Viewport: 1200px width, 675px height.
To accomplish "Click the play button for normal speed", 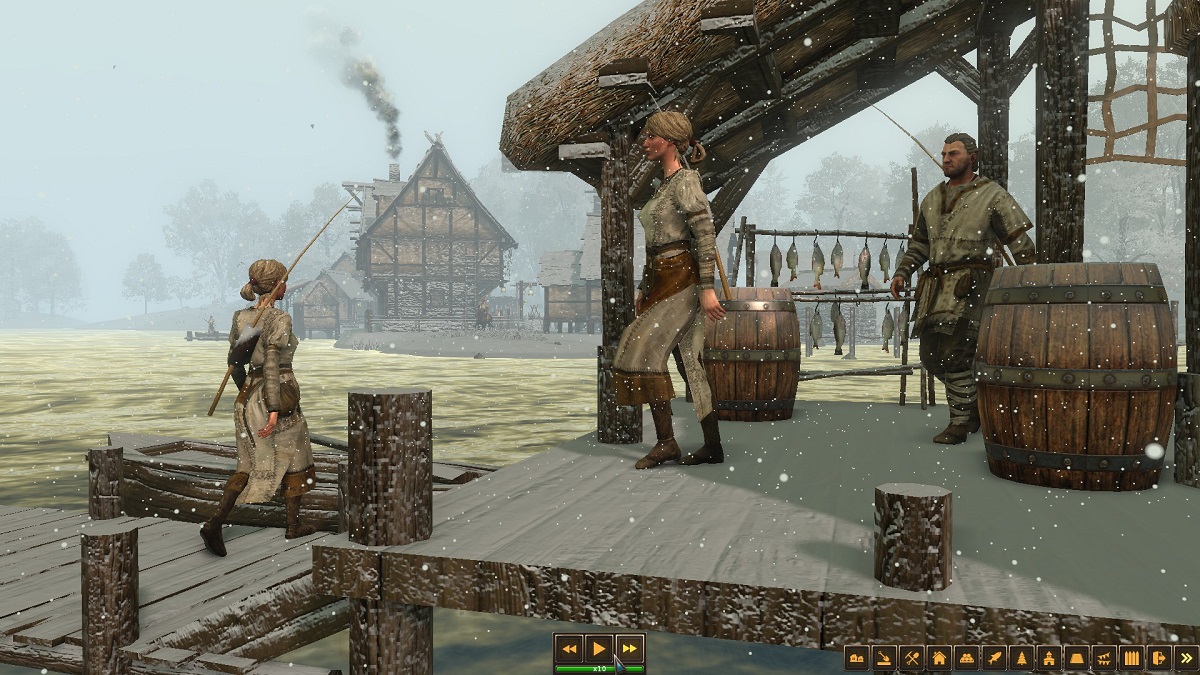I will [x=599, y=648].
